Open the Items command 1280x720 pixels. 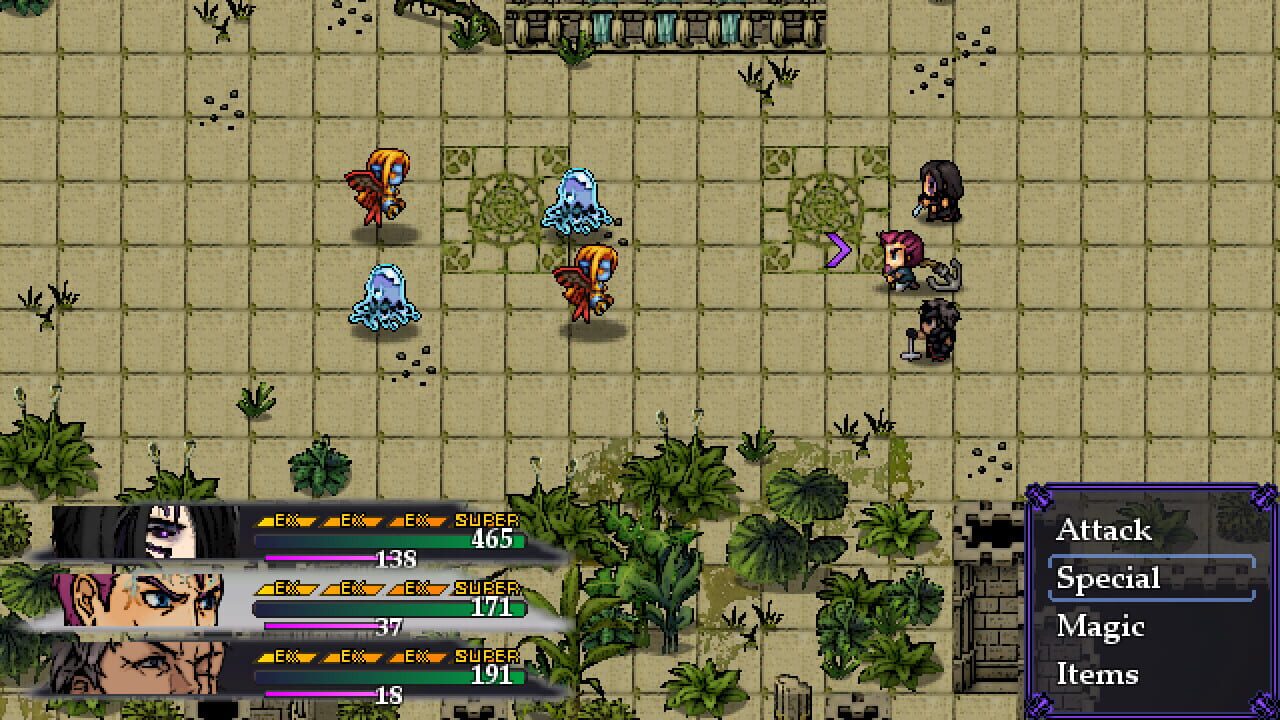[x=1098, y=675]
